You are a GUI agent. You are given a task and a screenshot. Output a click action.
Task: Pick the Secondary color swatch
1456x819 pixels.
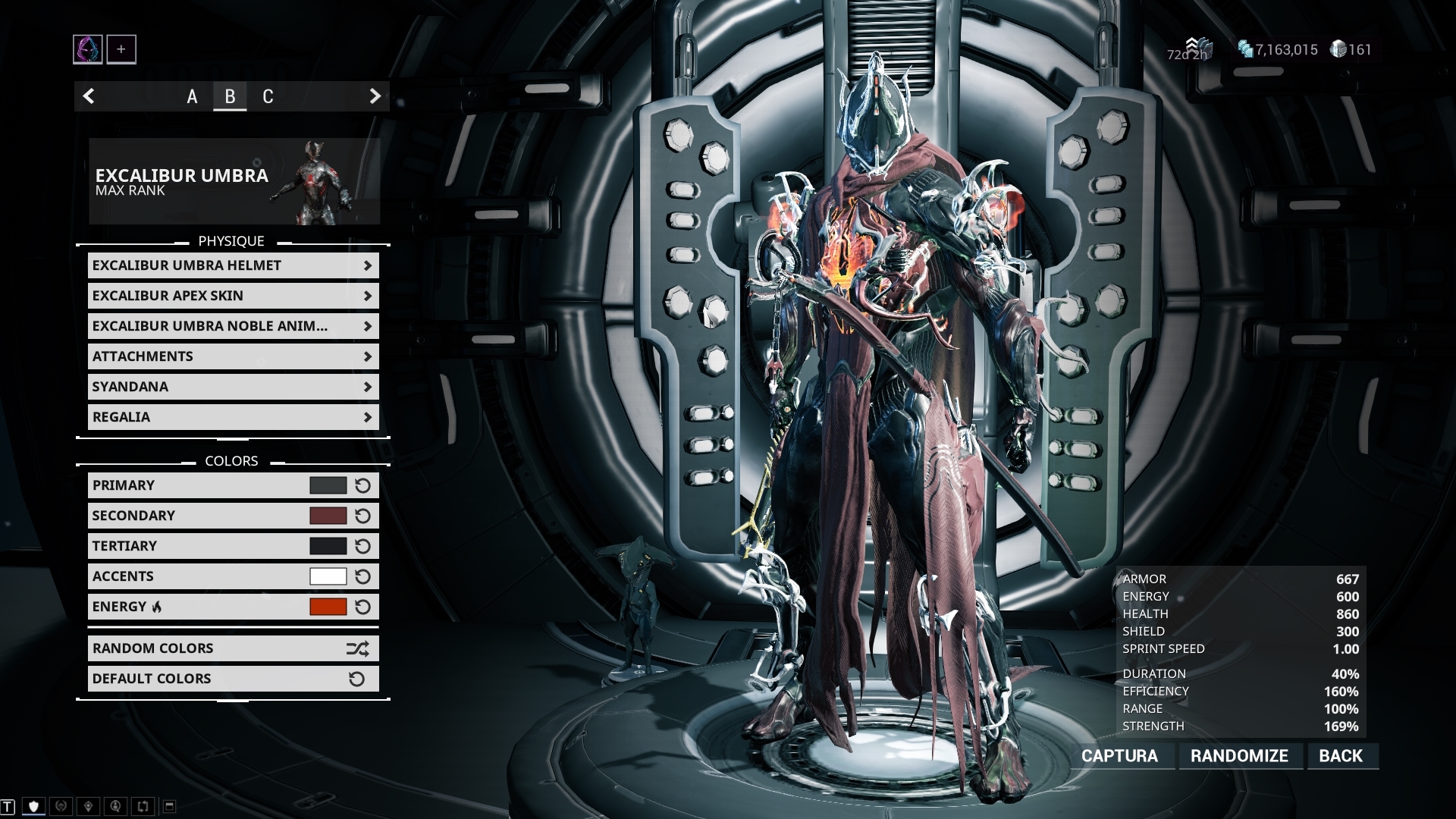click(x=328, y=516)
